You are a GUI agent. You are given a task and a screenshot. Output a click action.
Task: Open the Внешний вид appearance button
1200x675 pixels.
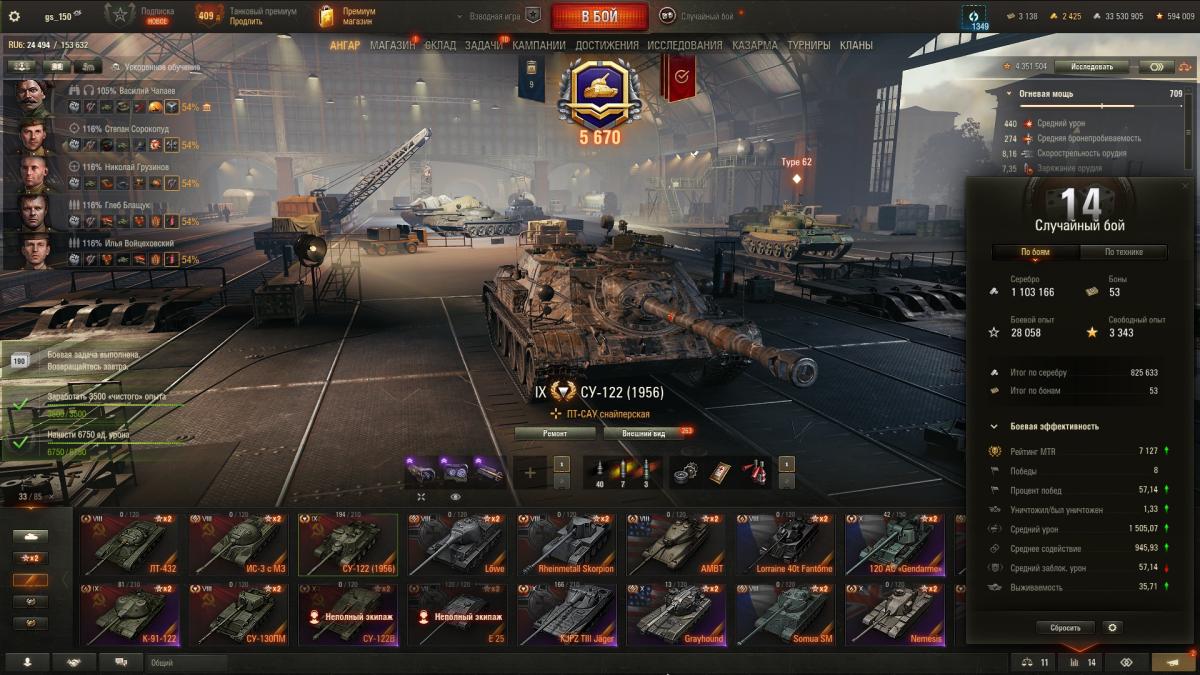[x=643, y=433]
